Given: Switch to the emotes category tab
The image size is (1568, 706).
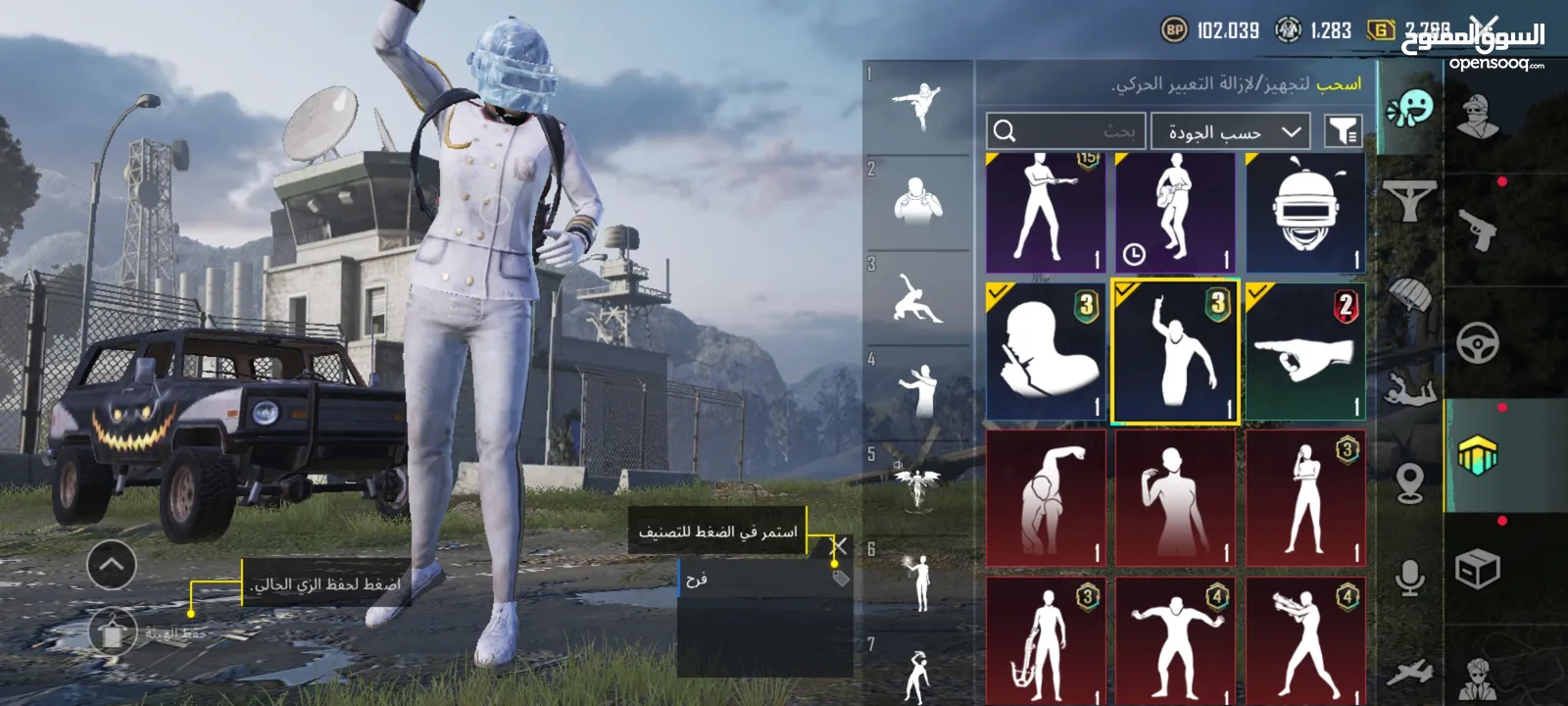Looking at the screenshot, I should (x=1409, y=108).
